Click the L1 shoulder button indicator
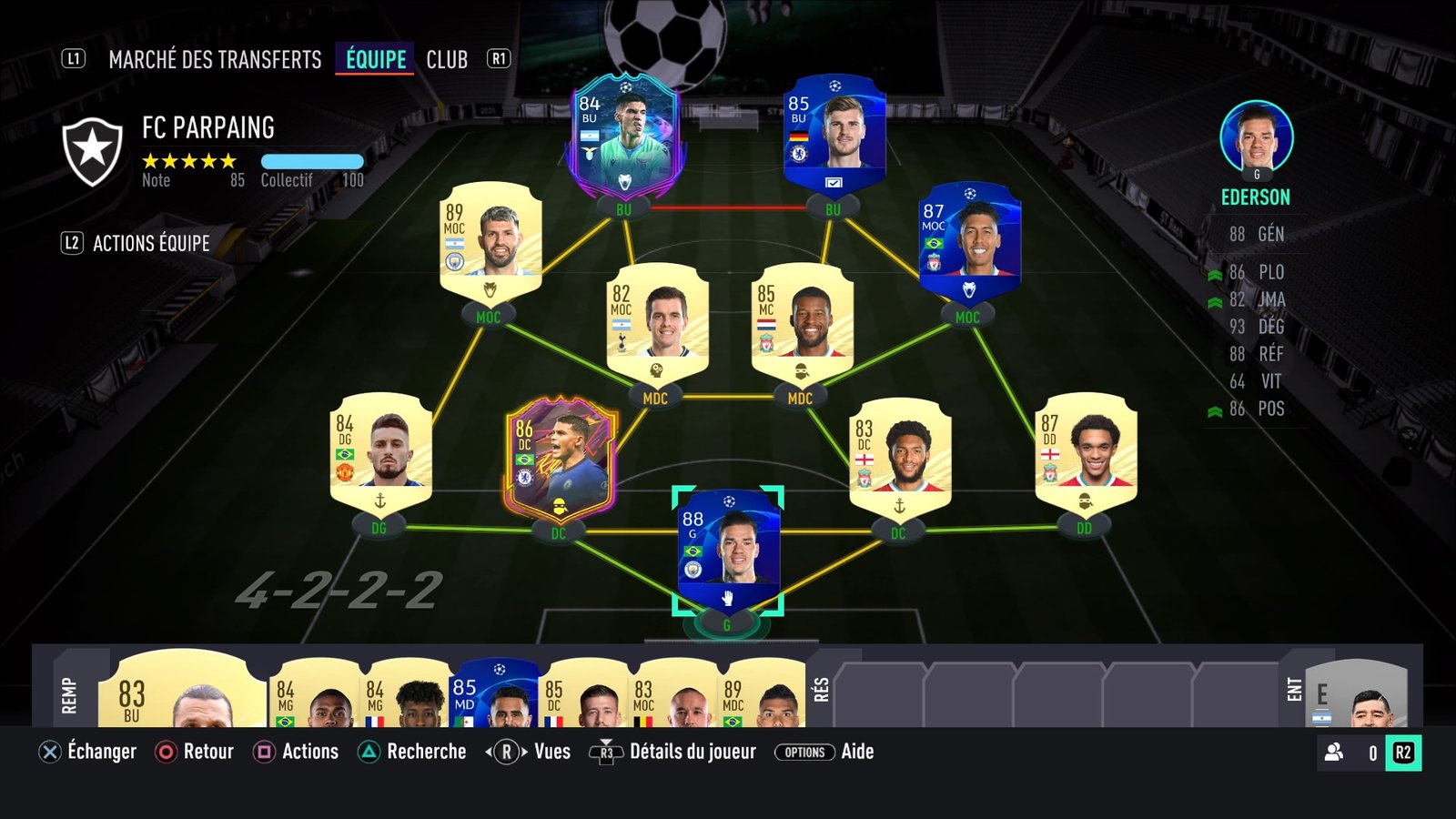Viewport: 1456px width, 819px height. pos(72,59)
